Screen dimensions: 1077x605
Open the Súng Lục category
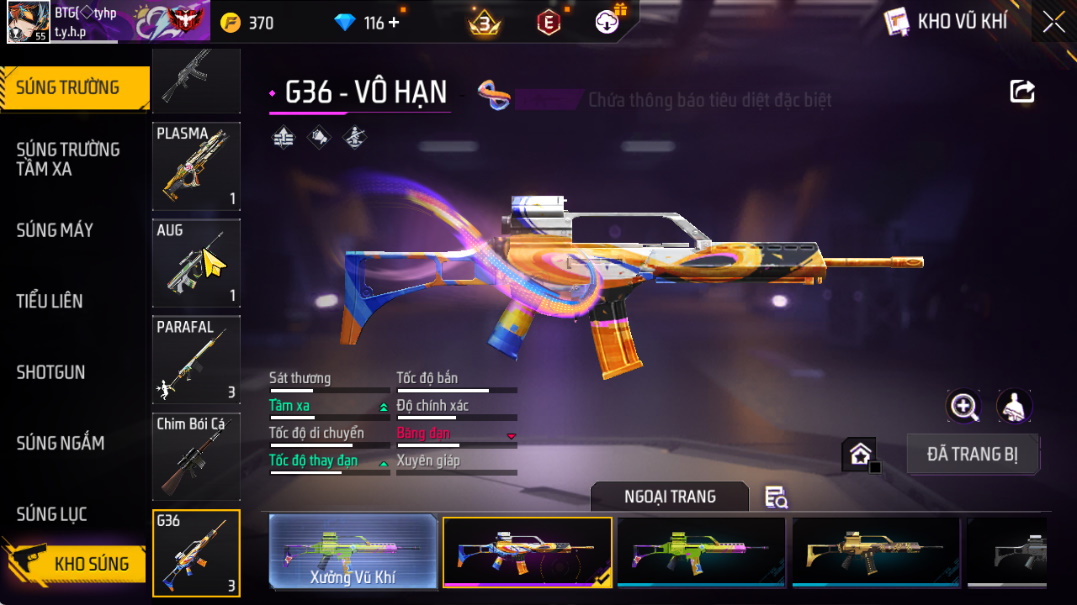point(52,514)
